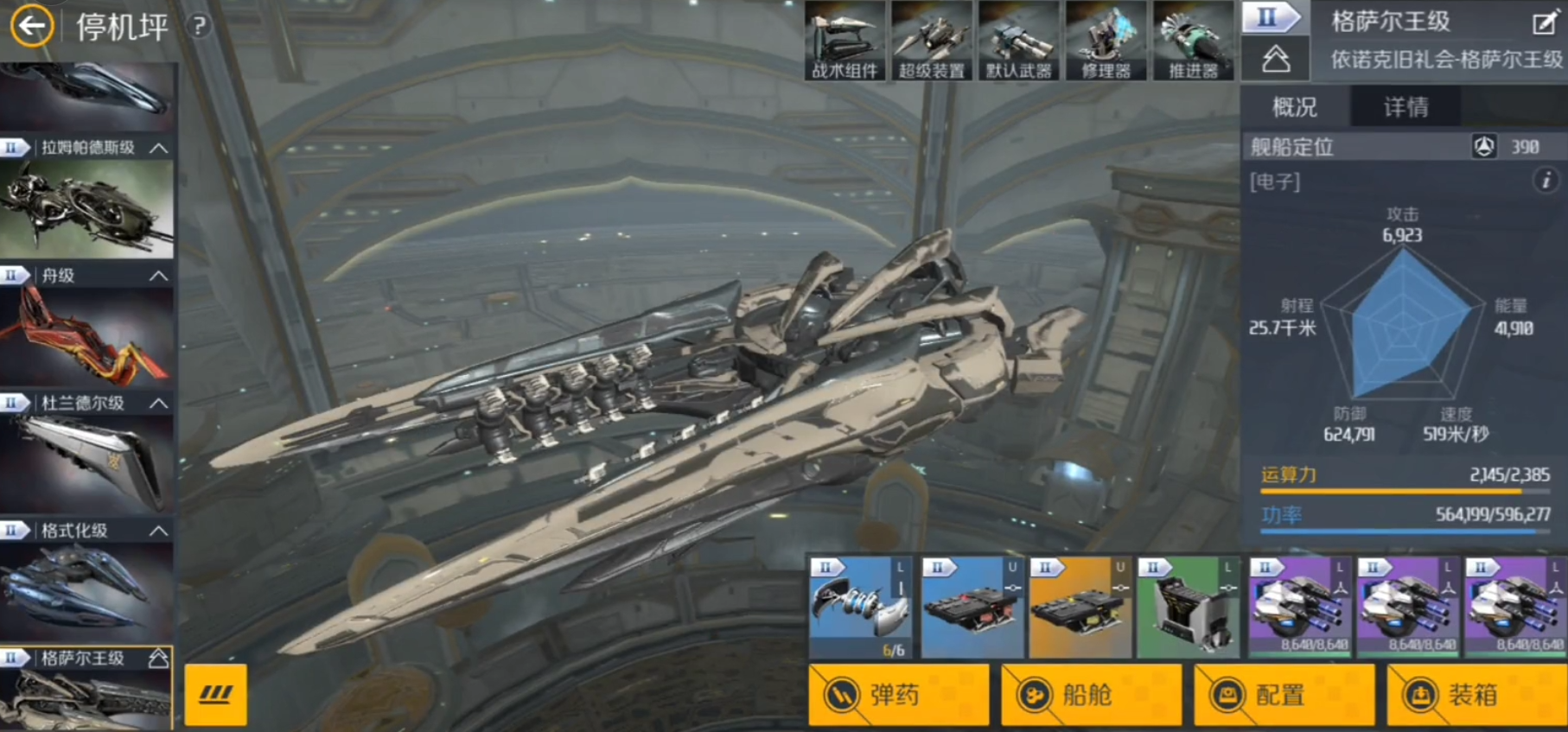Edit the ship name with pencil icon
This screenshot has height=732, width=1568.
(1544, 23)
